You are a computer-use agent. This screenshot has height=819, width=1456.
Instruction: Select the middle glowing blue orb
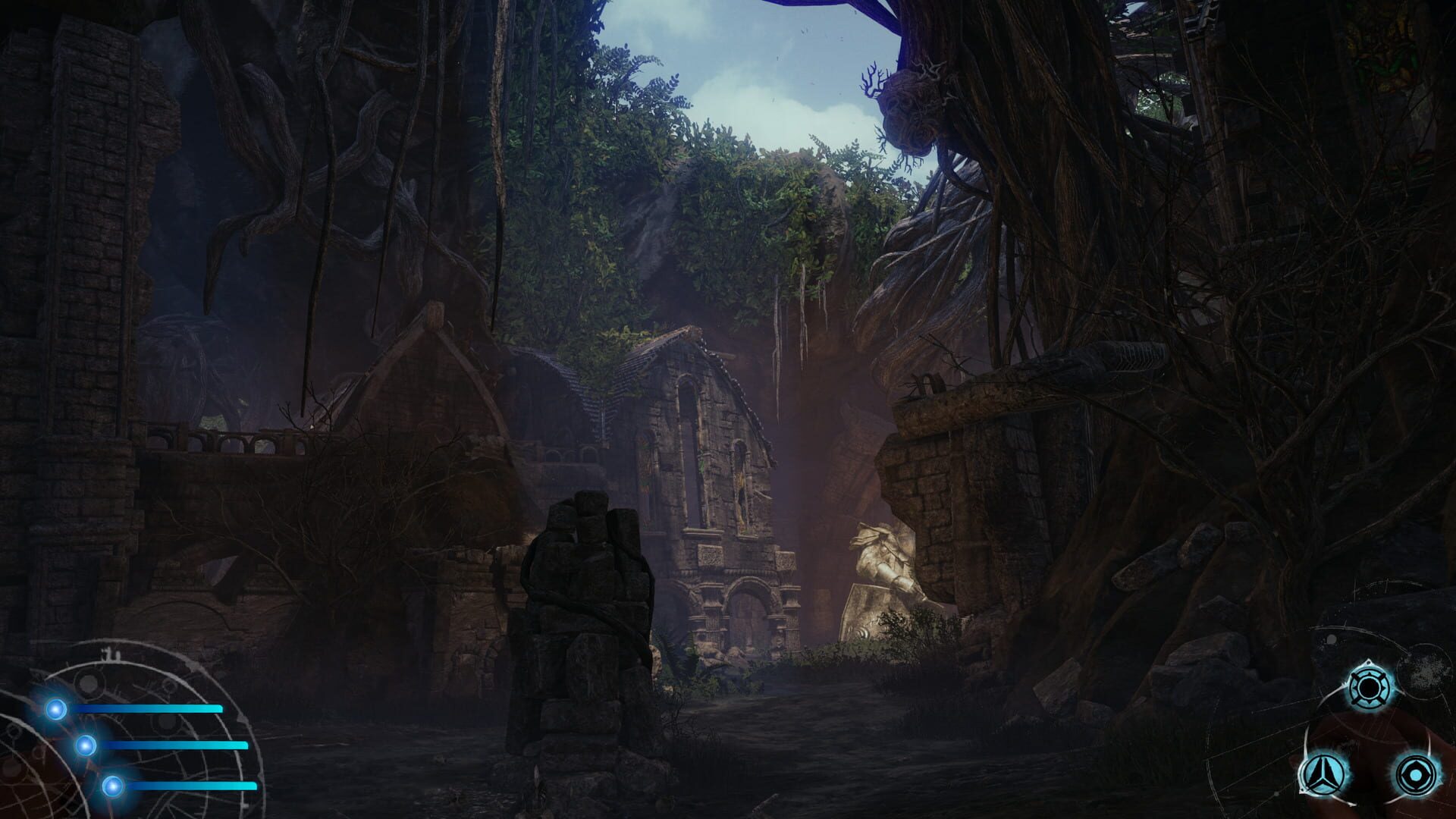click(x=85, y=745)
